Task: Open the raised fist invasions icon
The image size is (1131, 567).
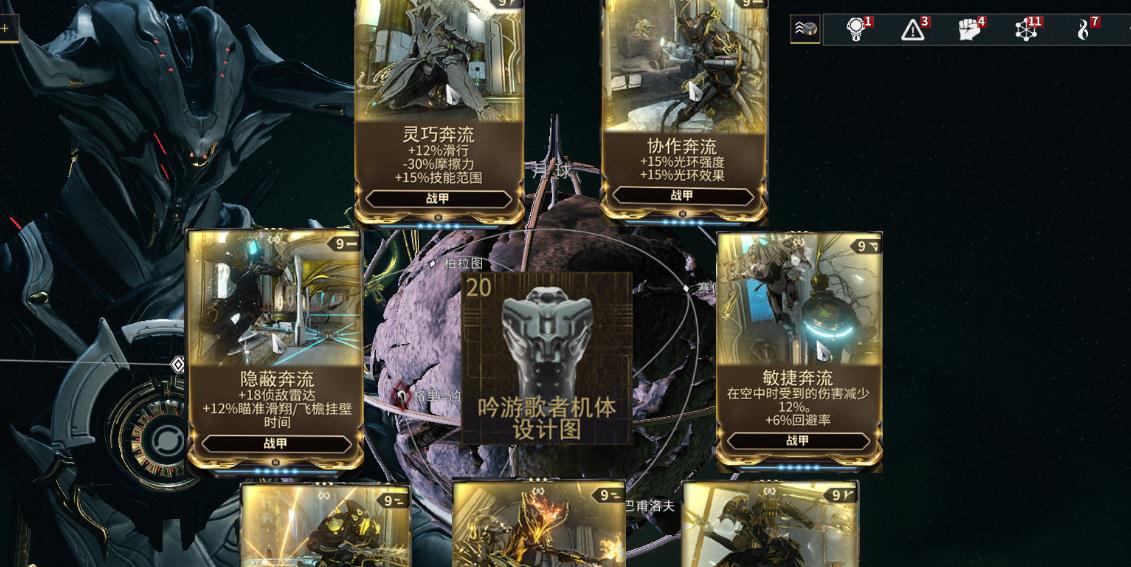Action: click(969, 30)
